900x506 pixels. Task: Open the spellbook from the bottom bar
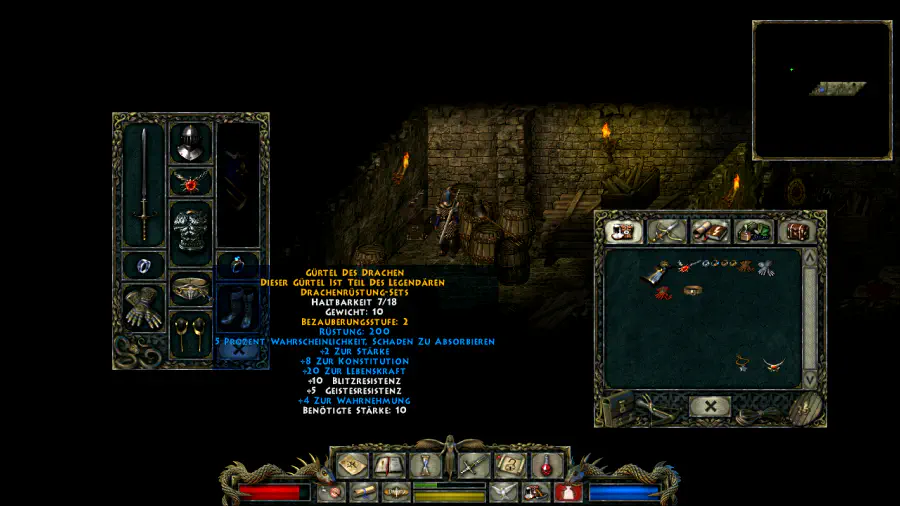[x=389, y=465]
